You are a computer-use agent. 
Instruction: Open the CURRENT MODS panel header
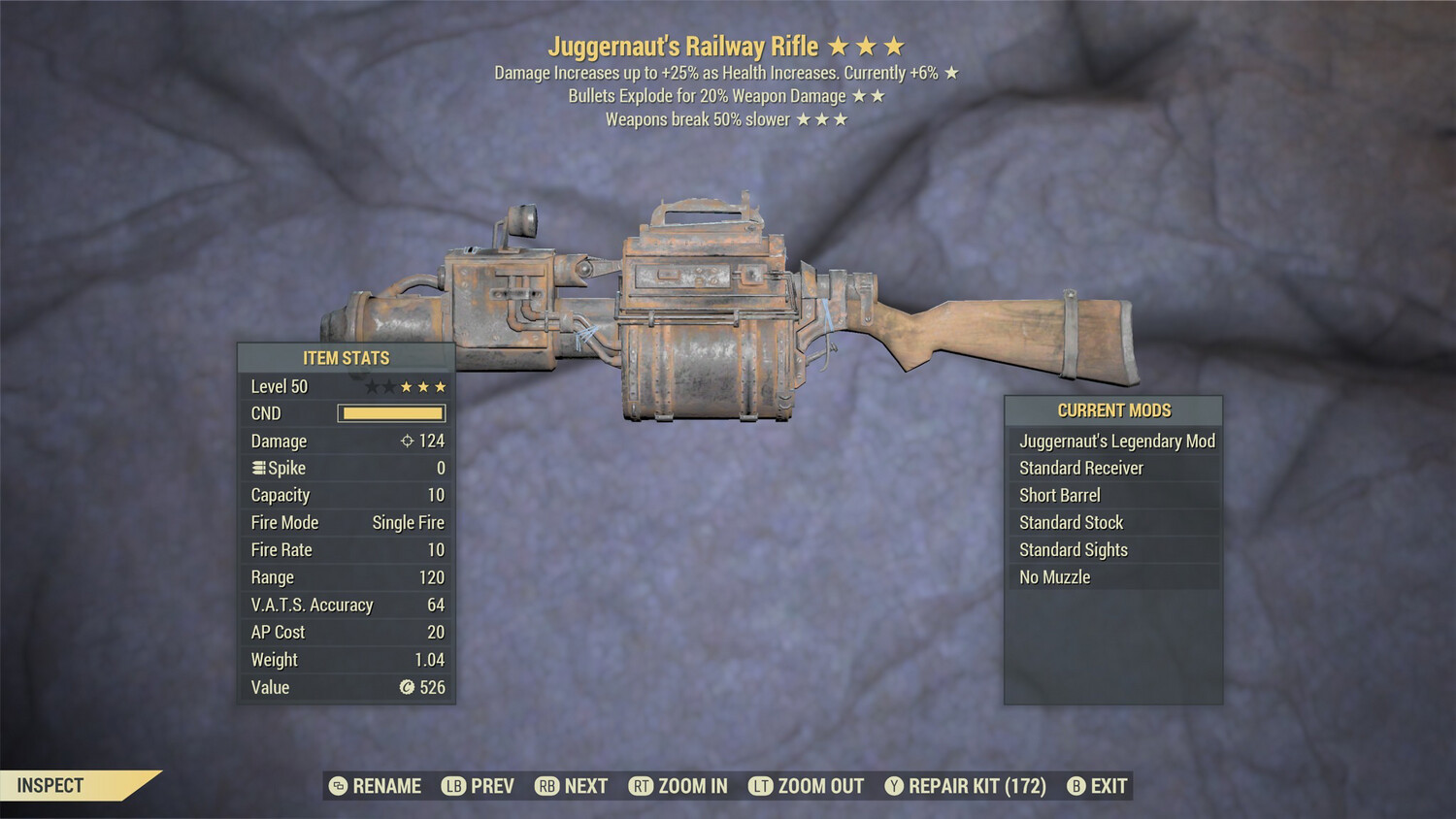(x=1114, y=410)
